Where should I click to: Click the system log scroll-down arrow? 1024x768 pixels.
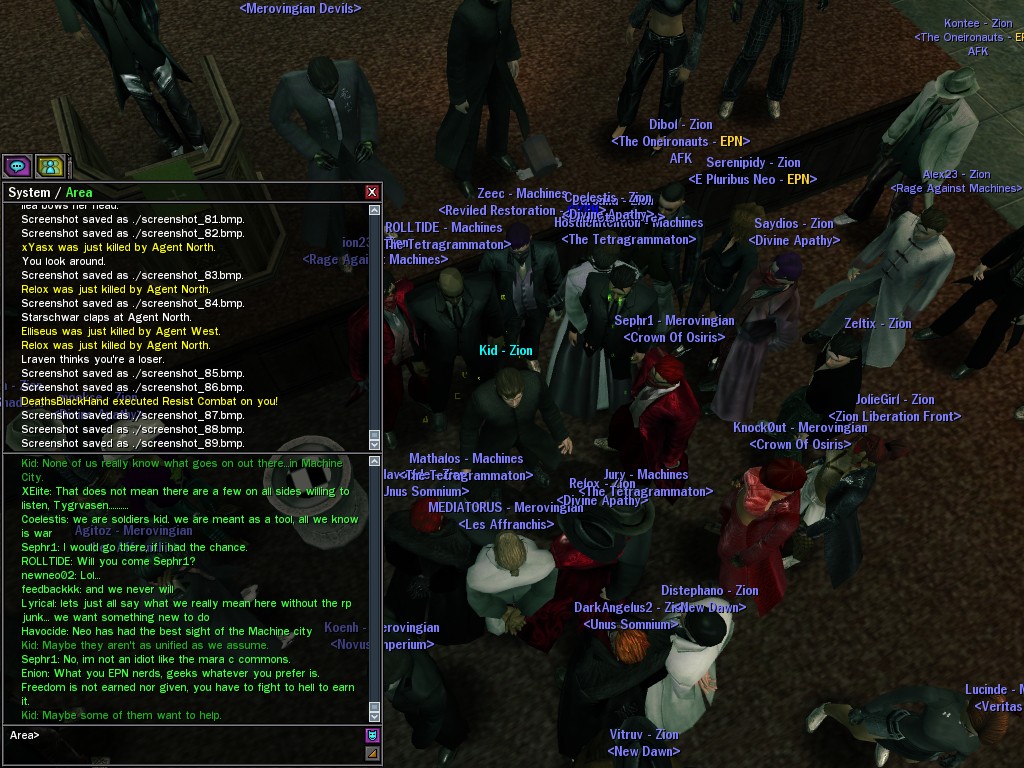tap(375, 443)
